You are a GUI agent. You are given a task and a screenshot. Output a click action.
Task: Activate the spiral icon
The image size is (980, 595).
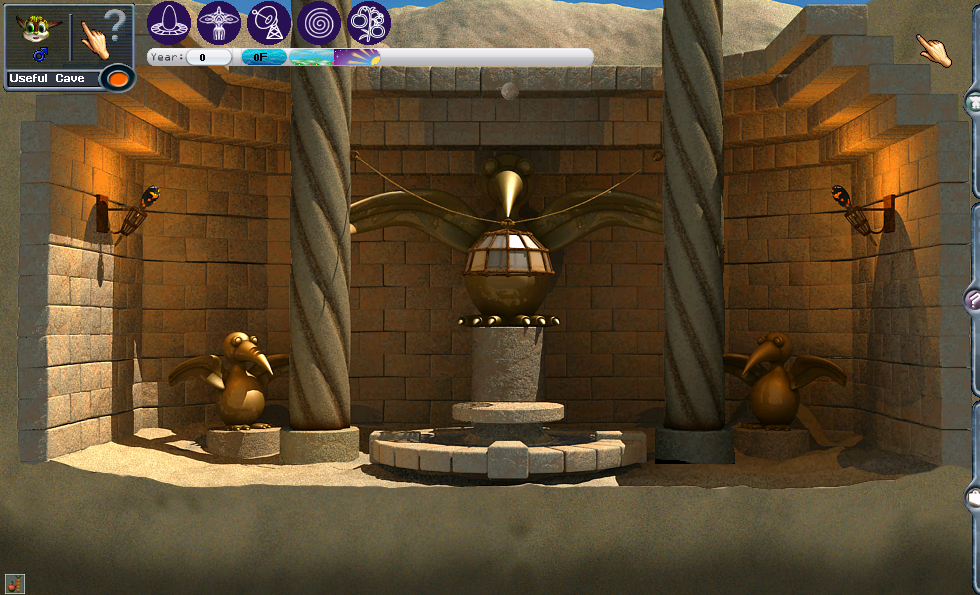point(319,22)
